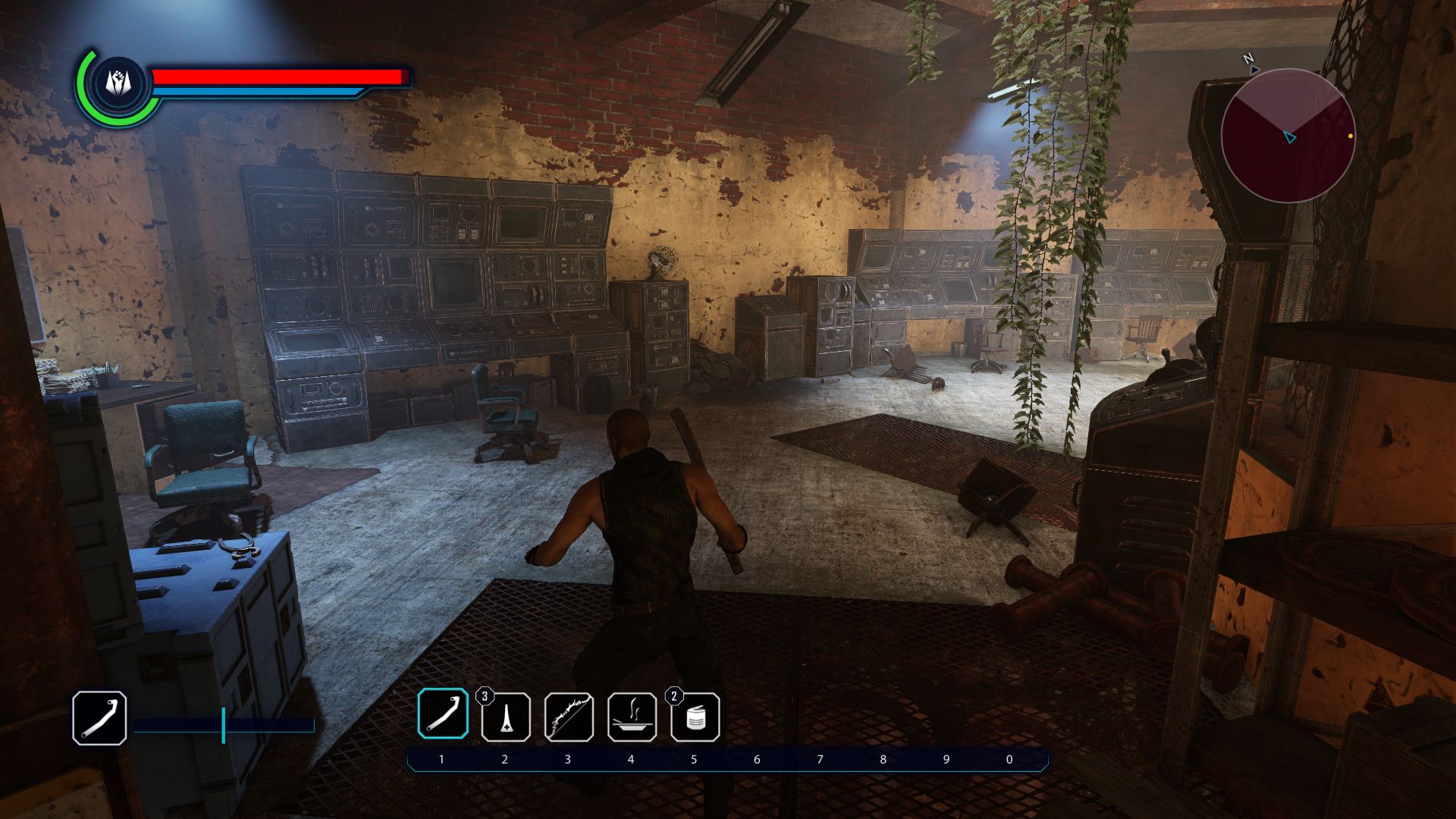The width and height of the screenshot is (1456, 819).
Task: Use the medical flask hotbar item
Action: pos(506,717)
